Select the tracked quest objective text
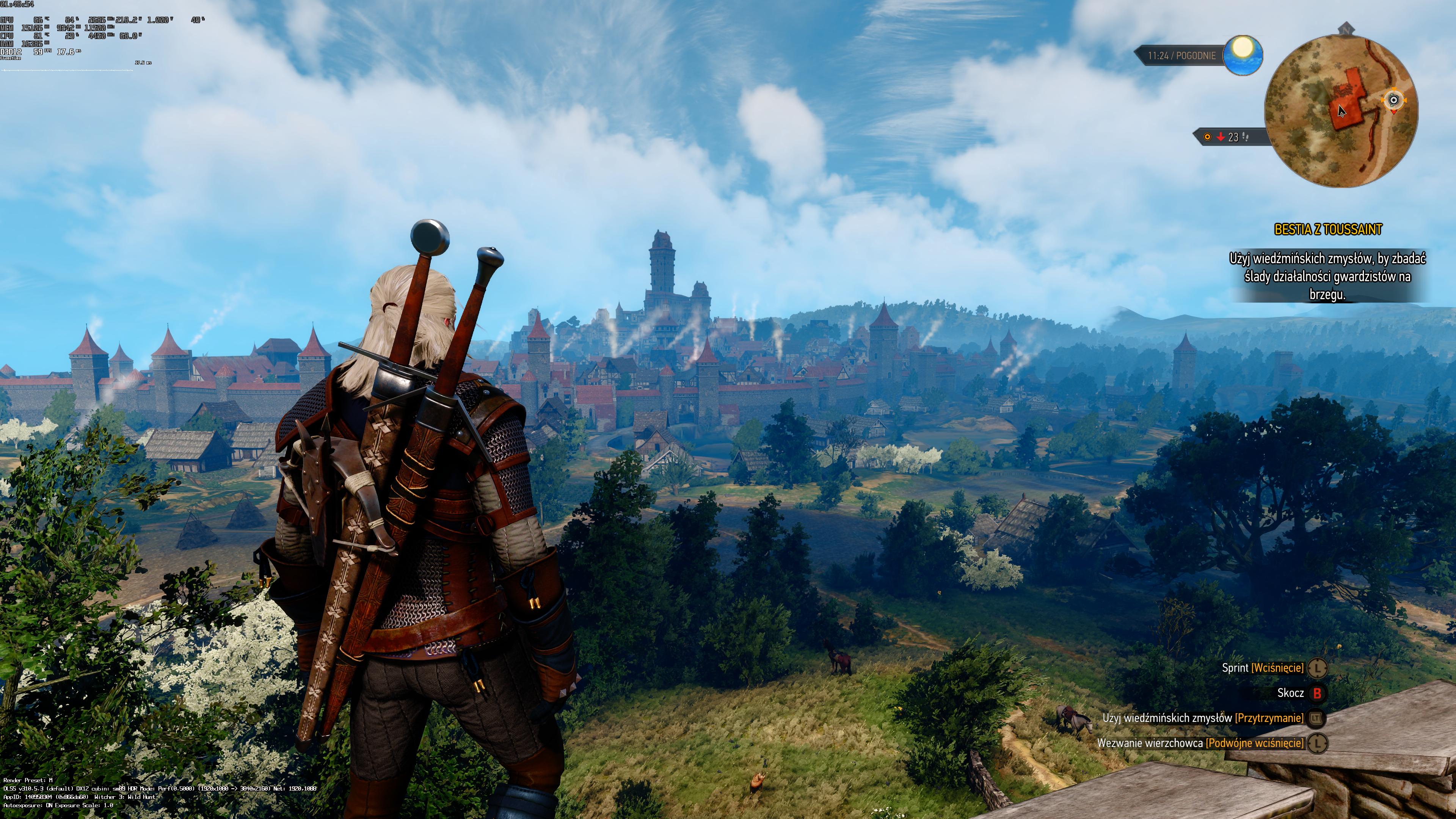The width and height of the screenshot is (1456, 819). coord(1327,276)
